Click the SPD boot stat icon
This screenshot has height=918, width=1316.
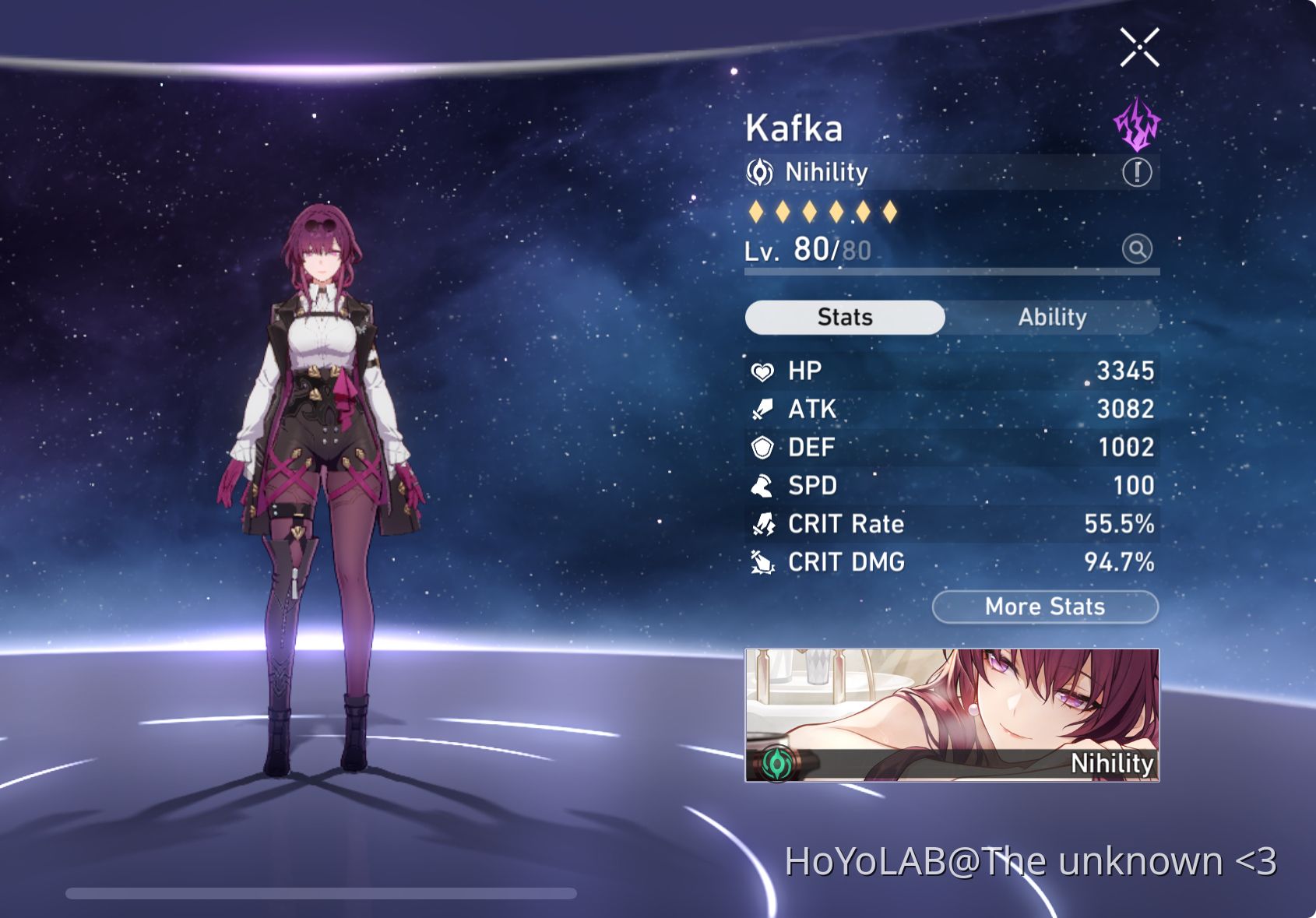[764, 485]
